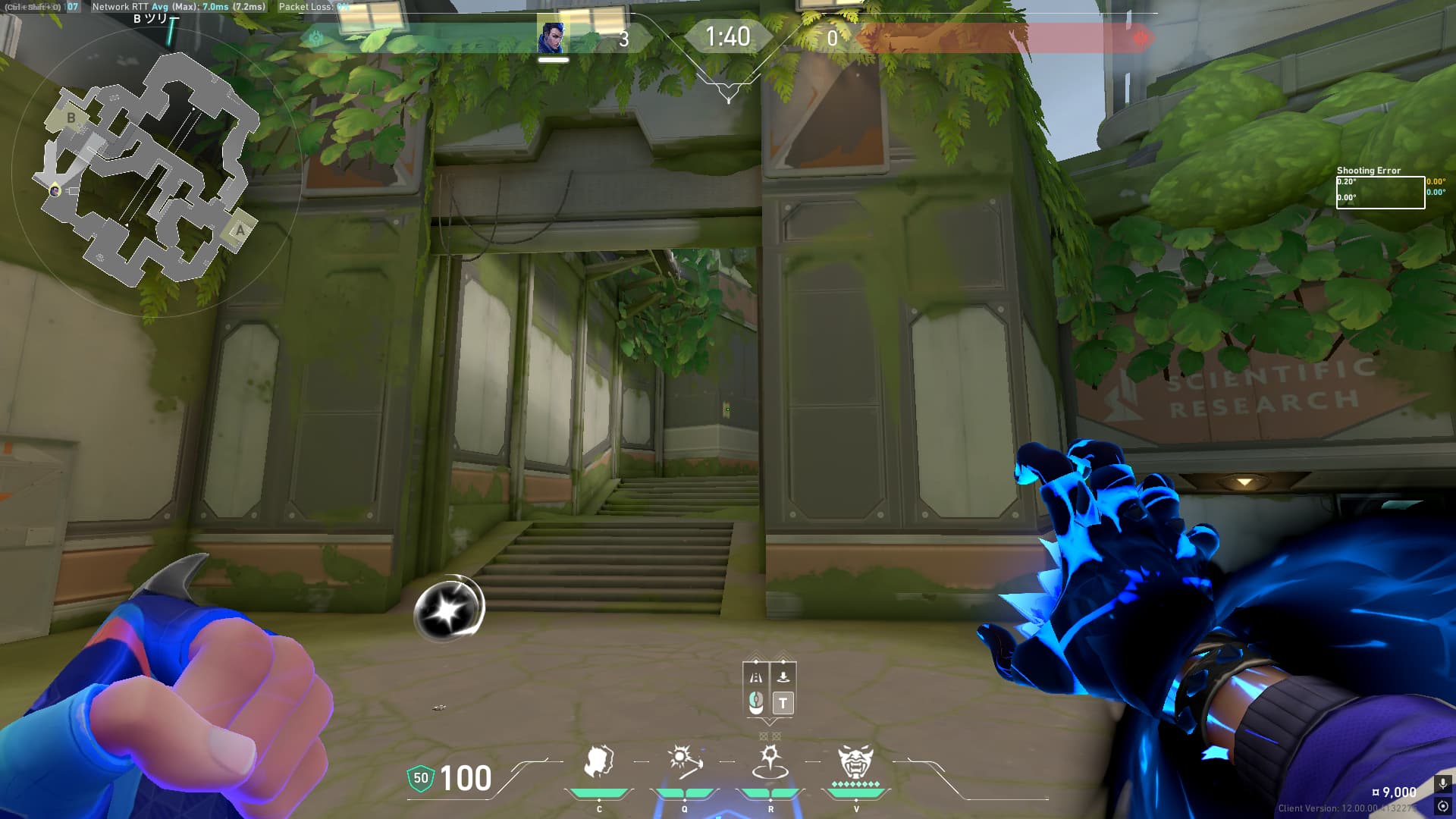Activate the Gatecrash teleport ability
This screenshot has height=819, width=1456.
[770, 762]
